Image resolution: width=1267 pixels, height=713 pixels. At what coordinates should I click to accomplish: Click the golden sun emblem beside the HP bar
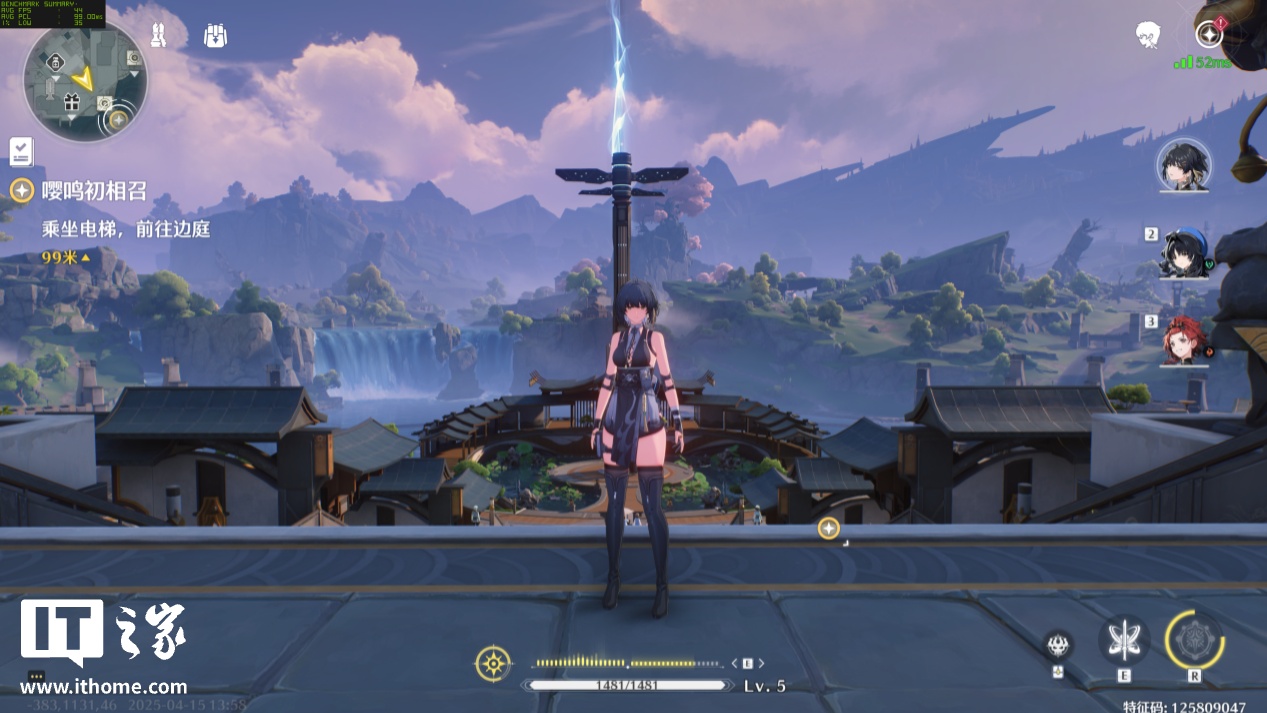(x=493, y=663)
